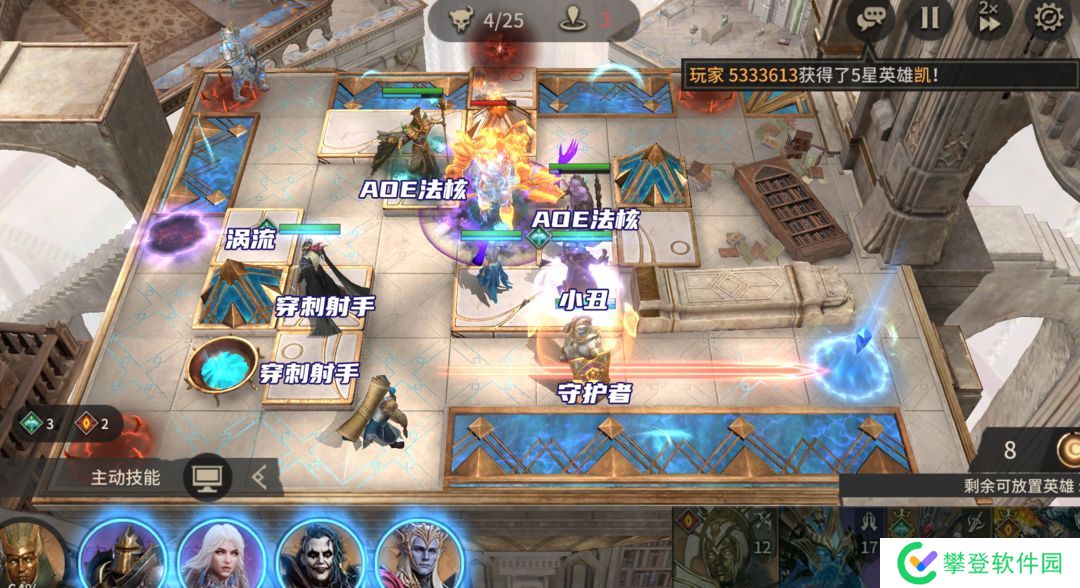1080x588 pixels.
Task: Activate the pale elf hero skill
Action: pos(418,555)
